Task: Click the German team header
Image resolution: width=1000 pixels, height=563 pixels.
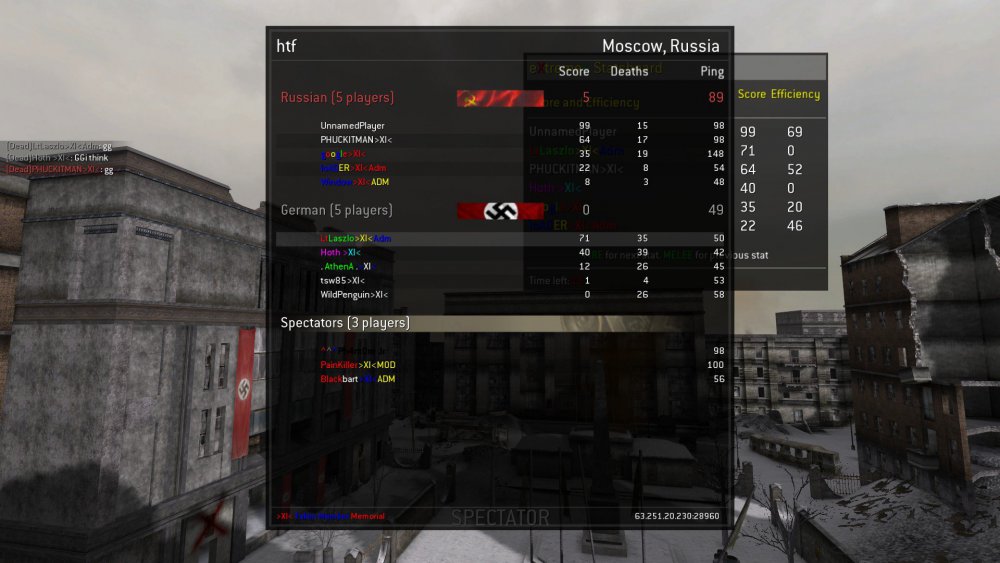Action: 337,210
